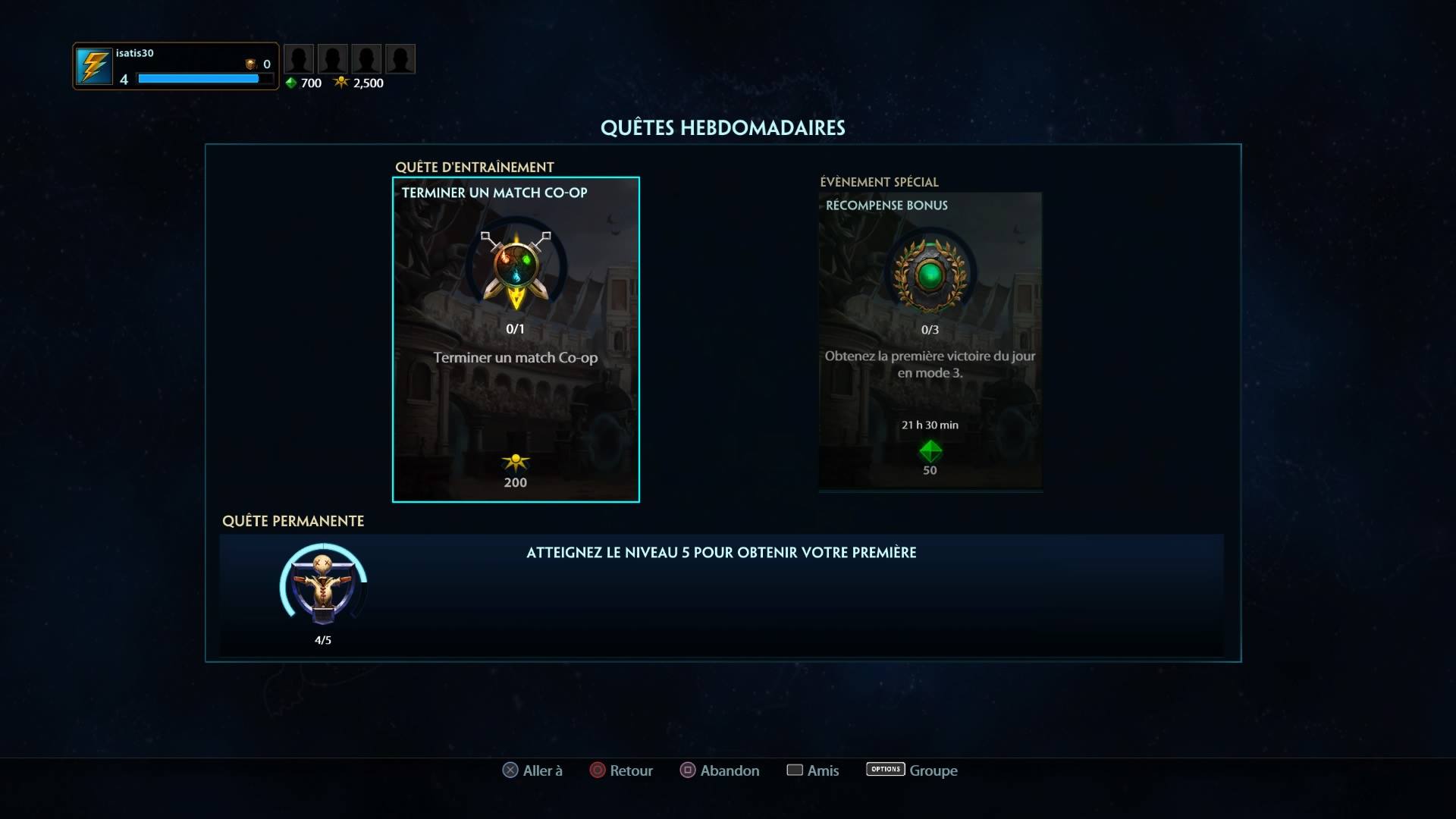Image resolution: width=1456 pixels, height=819 pixels.
Task: Choose the permanent quest level 5 row
Action: coord(720,595)
